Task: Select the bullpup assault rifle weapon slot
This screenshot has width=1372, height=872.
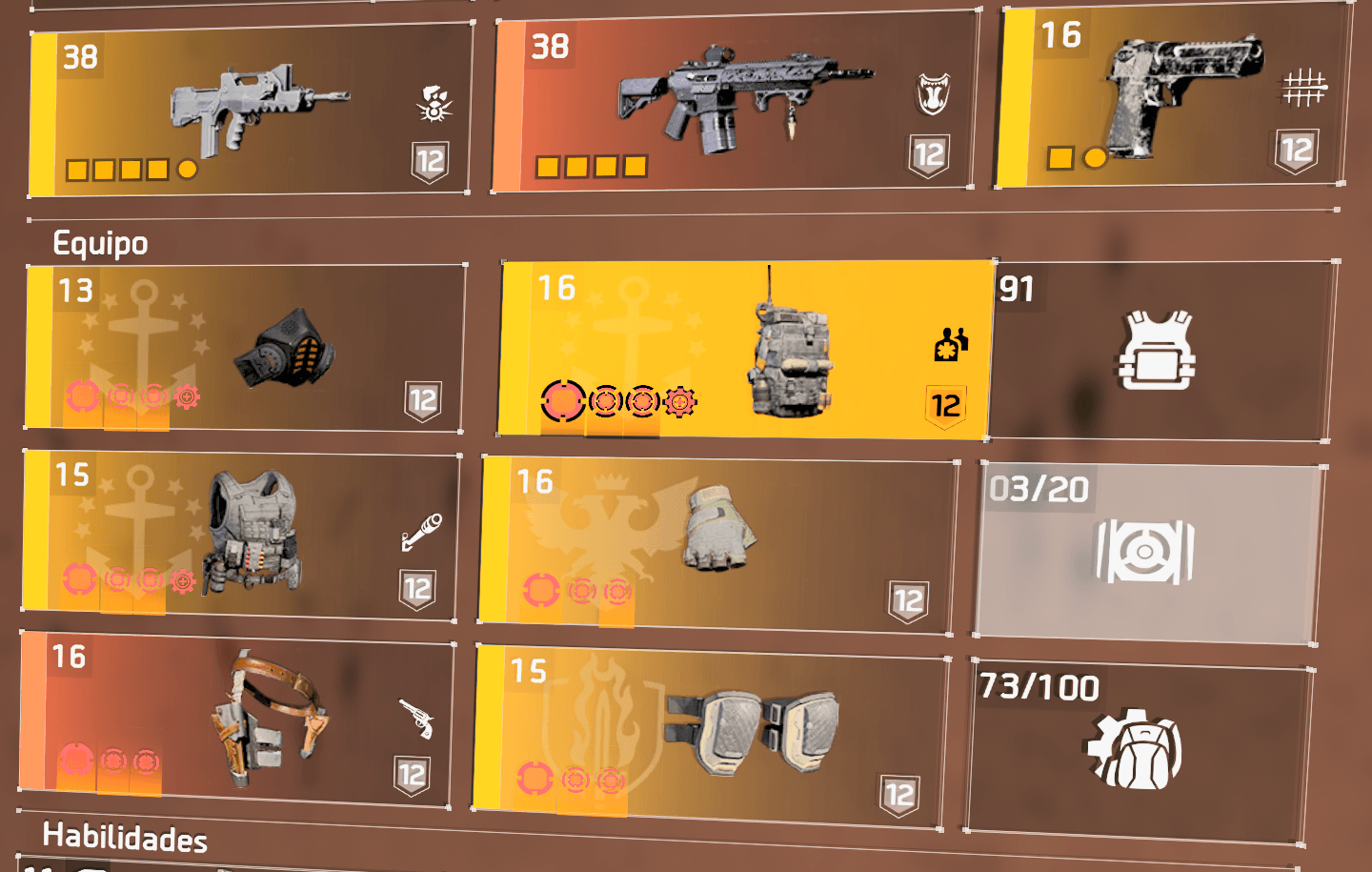Action: point(250,110)
